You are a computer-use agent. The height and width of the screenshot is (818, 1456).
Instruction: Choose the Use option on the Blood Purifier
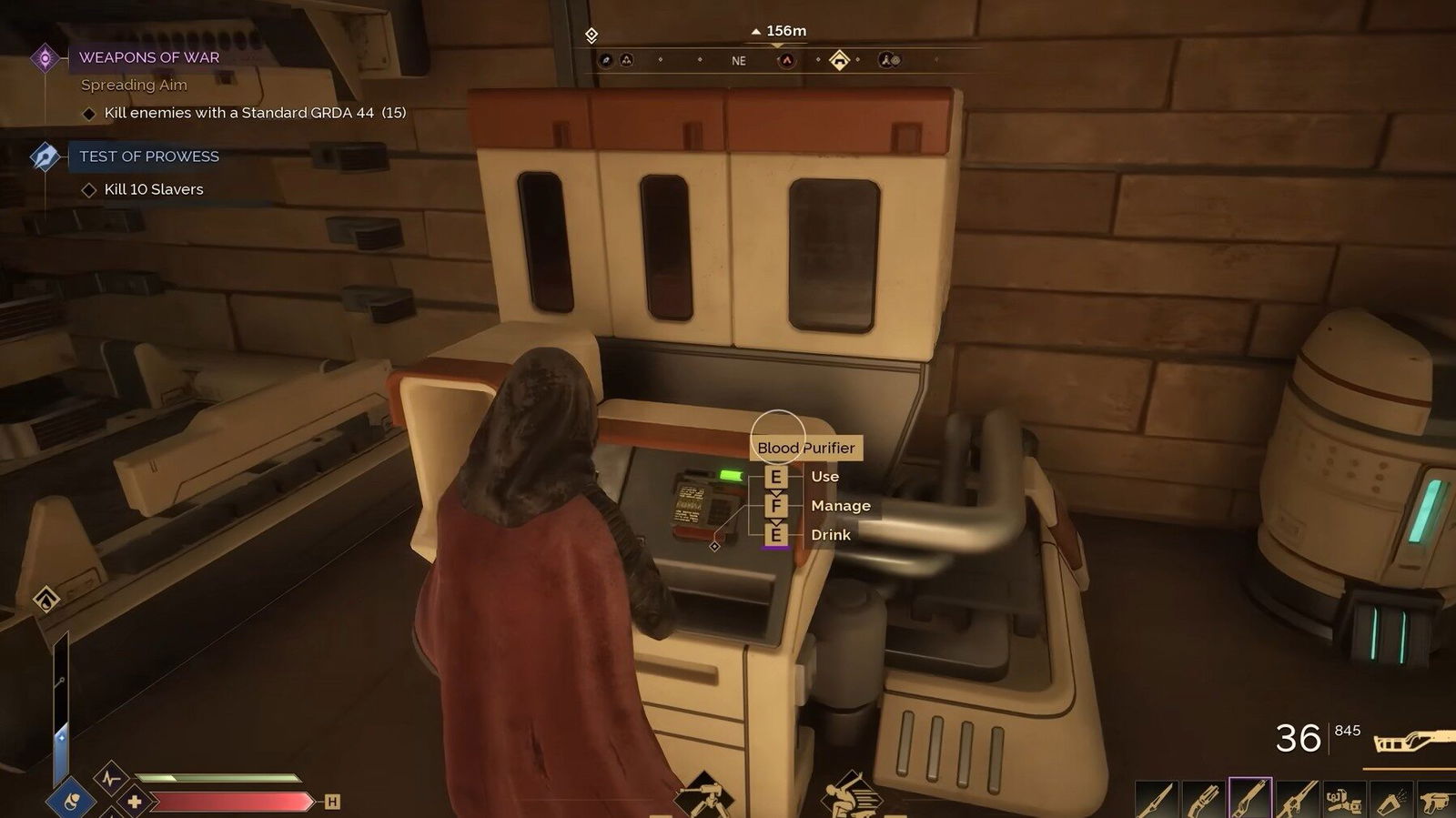(824, 477)
